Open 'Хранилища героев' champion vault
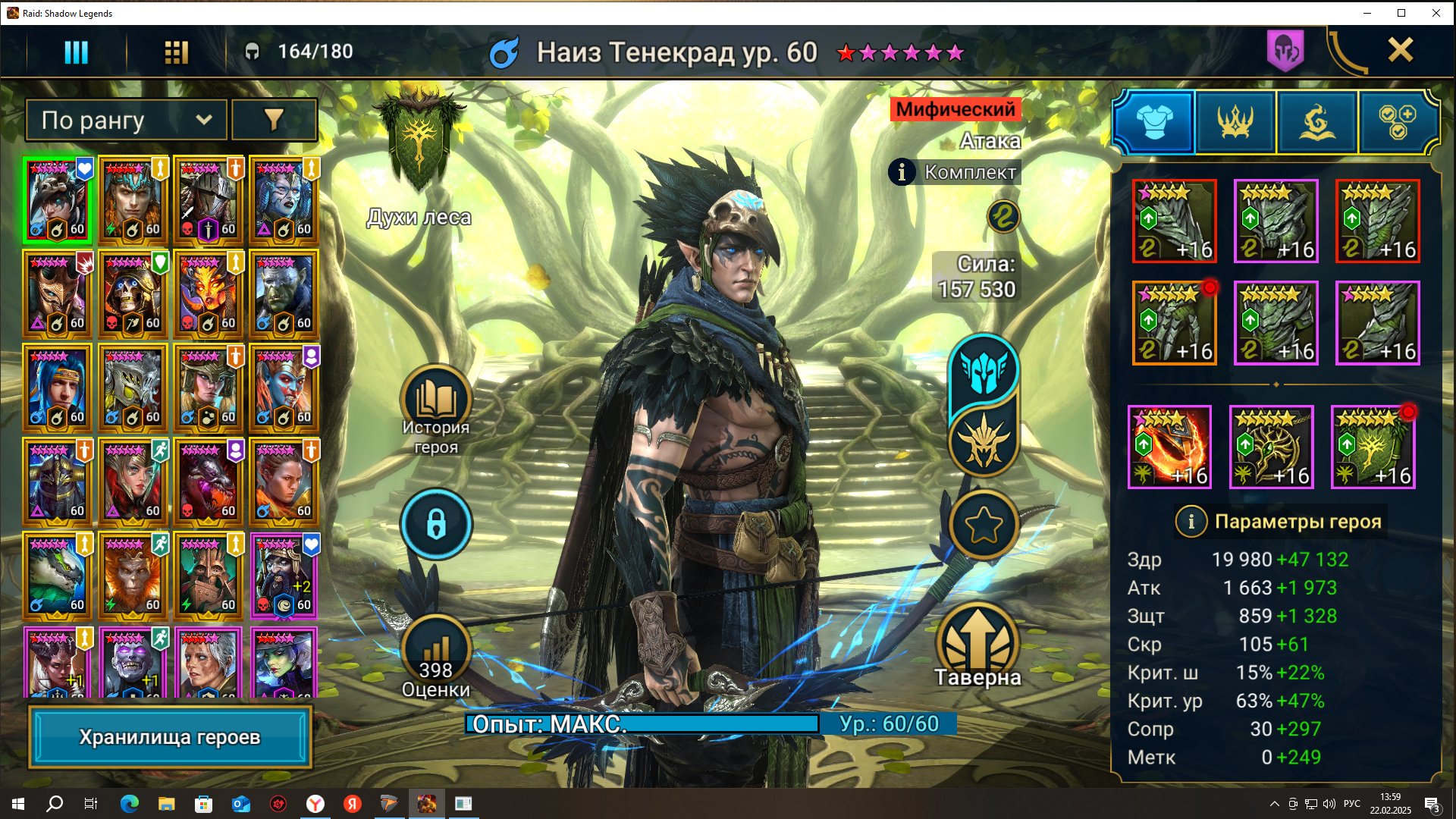The height and width of the screenshot is (819, 1456). point(170,737)
